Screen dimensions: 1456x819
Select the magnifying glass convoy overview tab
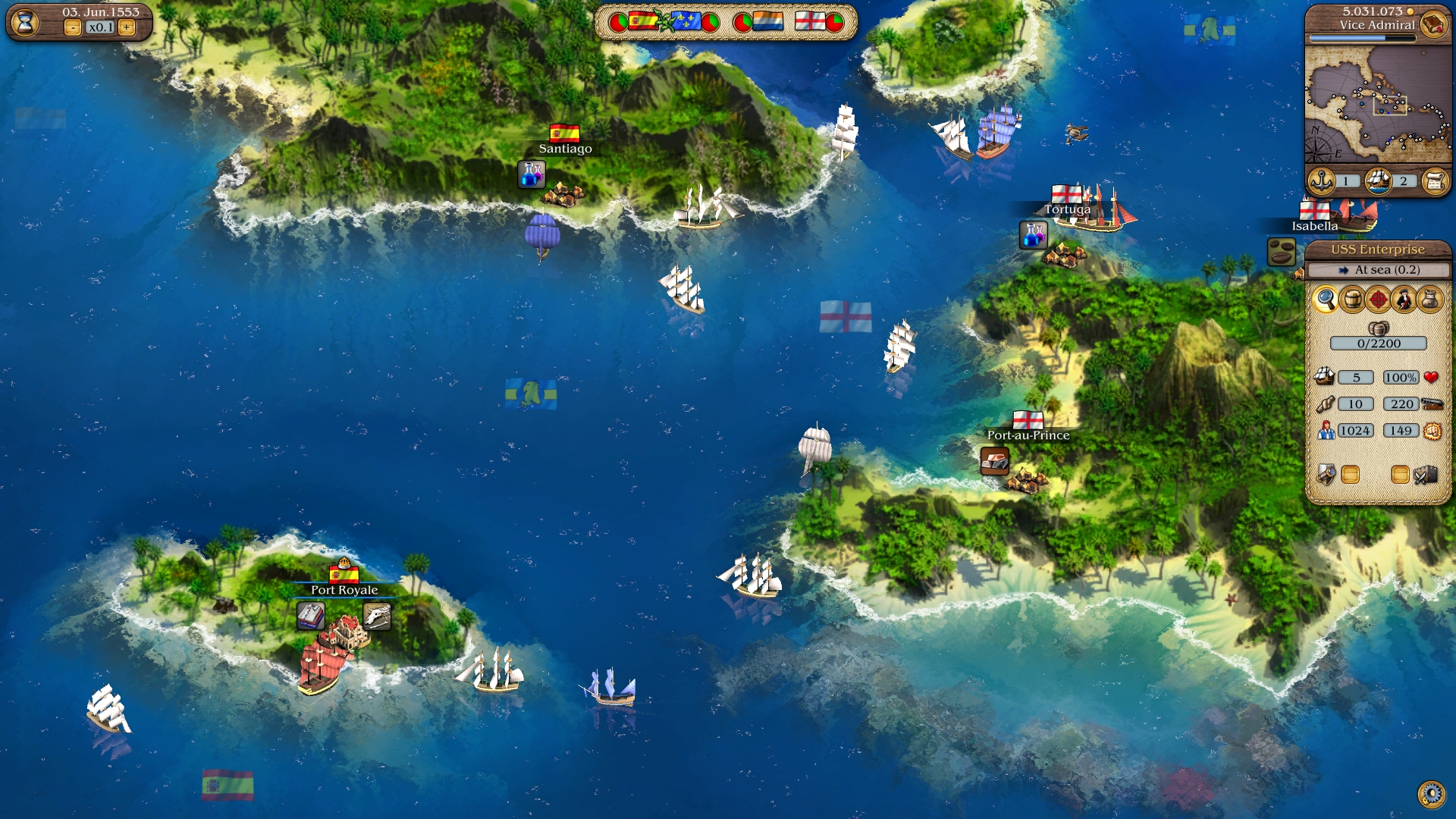(1326, 300)
